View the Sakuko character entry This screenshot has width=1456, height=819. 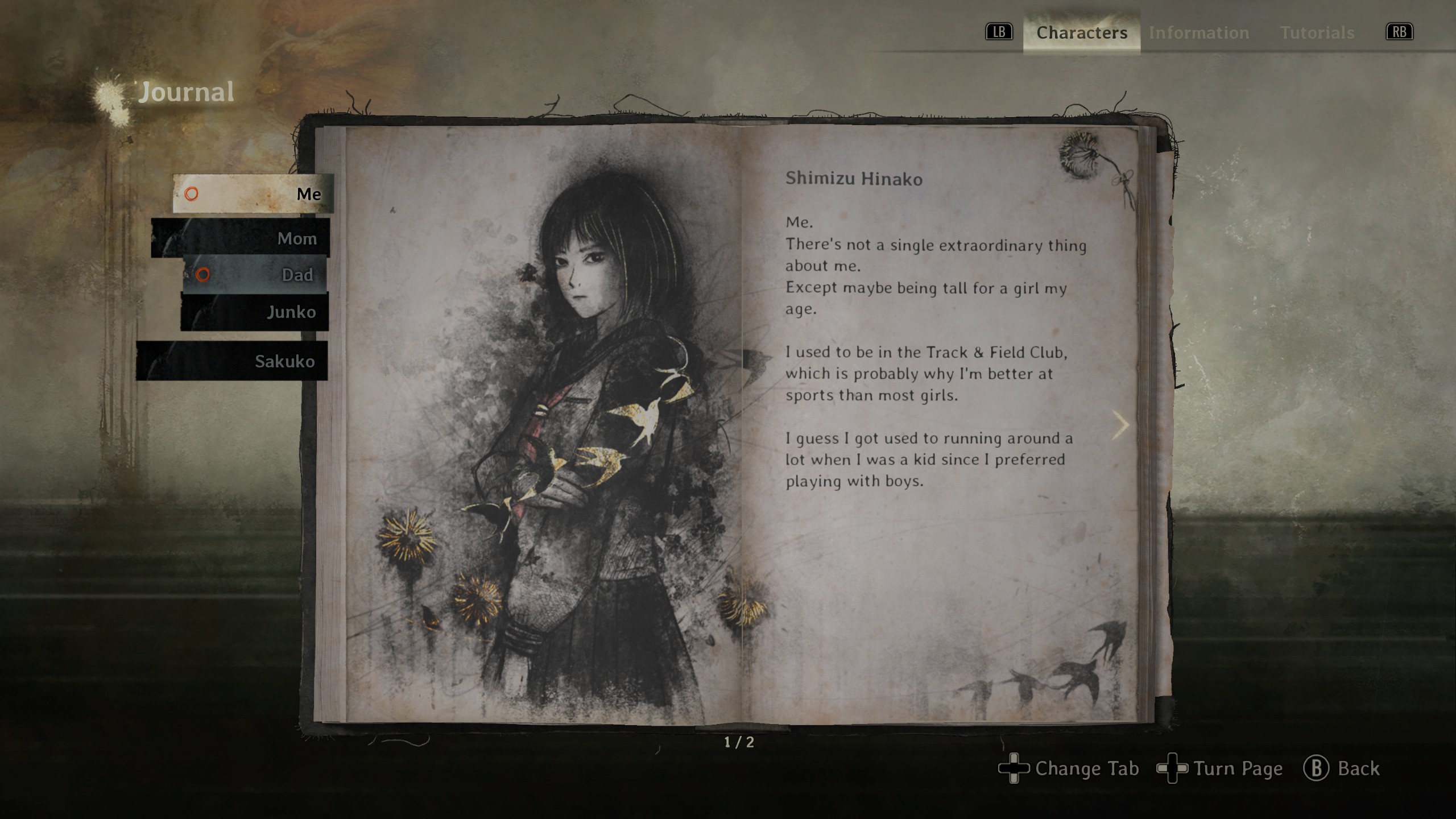pyautogui.click(x=232, y=361)
